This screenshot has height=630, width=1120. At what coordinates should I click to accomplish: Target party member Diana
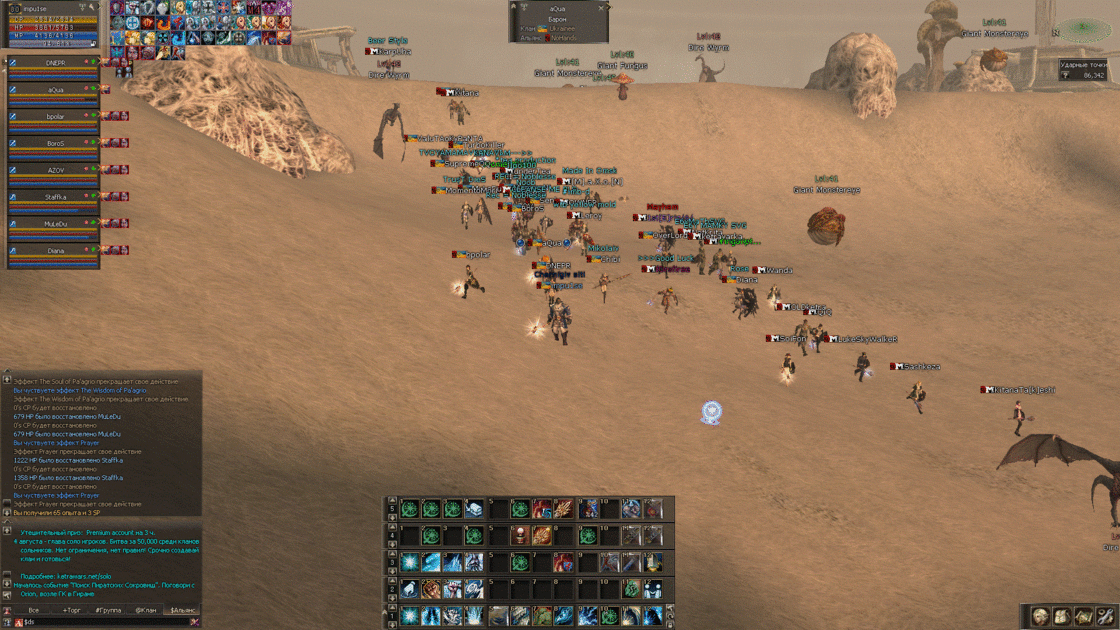[x=55, y=252]
